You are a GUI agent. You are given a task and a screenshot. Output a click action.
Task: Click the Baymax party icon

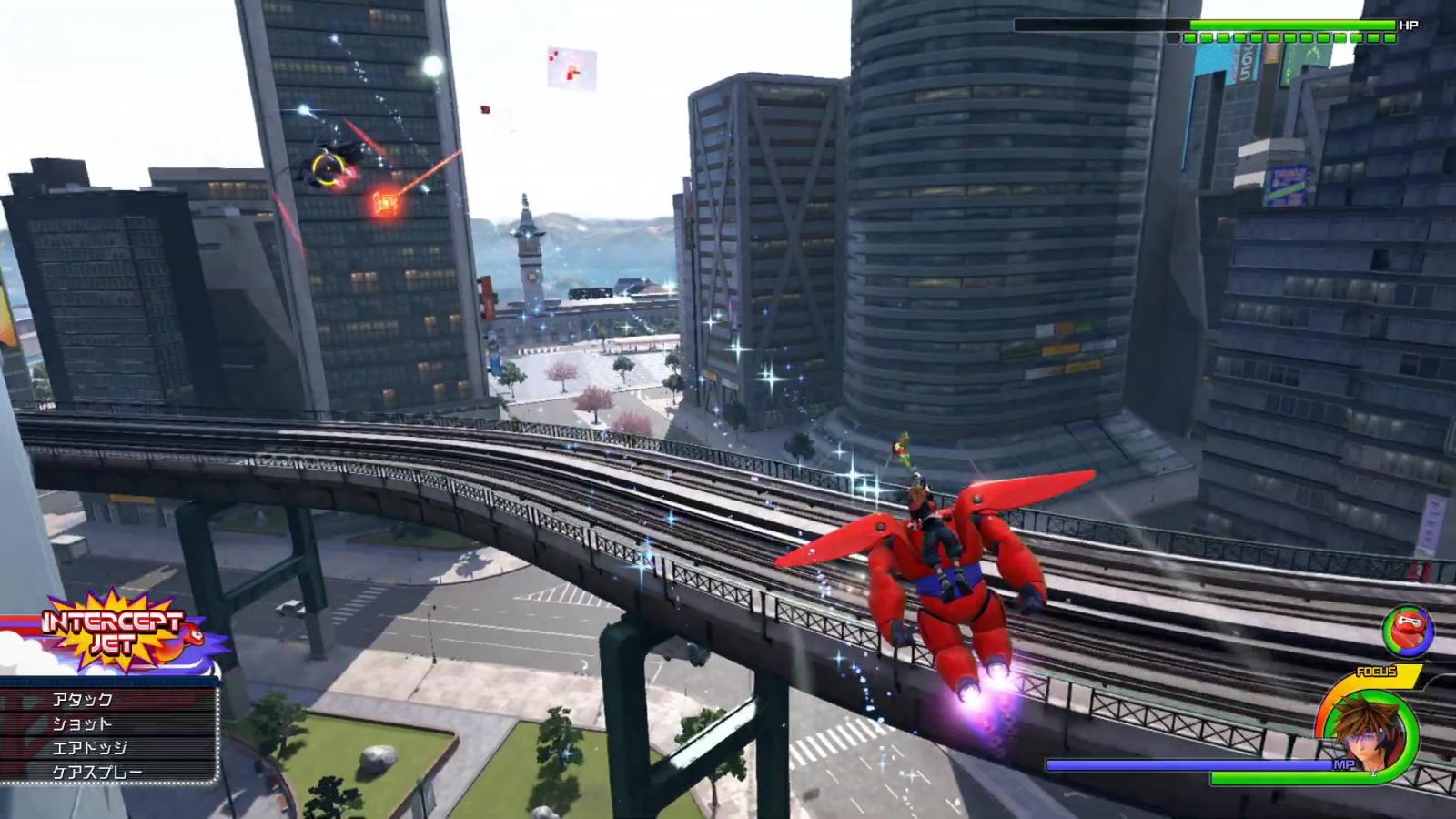tap(1407, 631)
